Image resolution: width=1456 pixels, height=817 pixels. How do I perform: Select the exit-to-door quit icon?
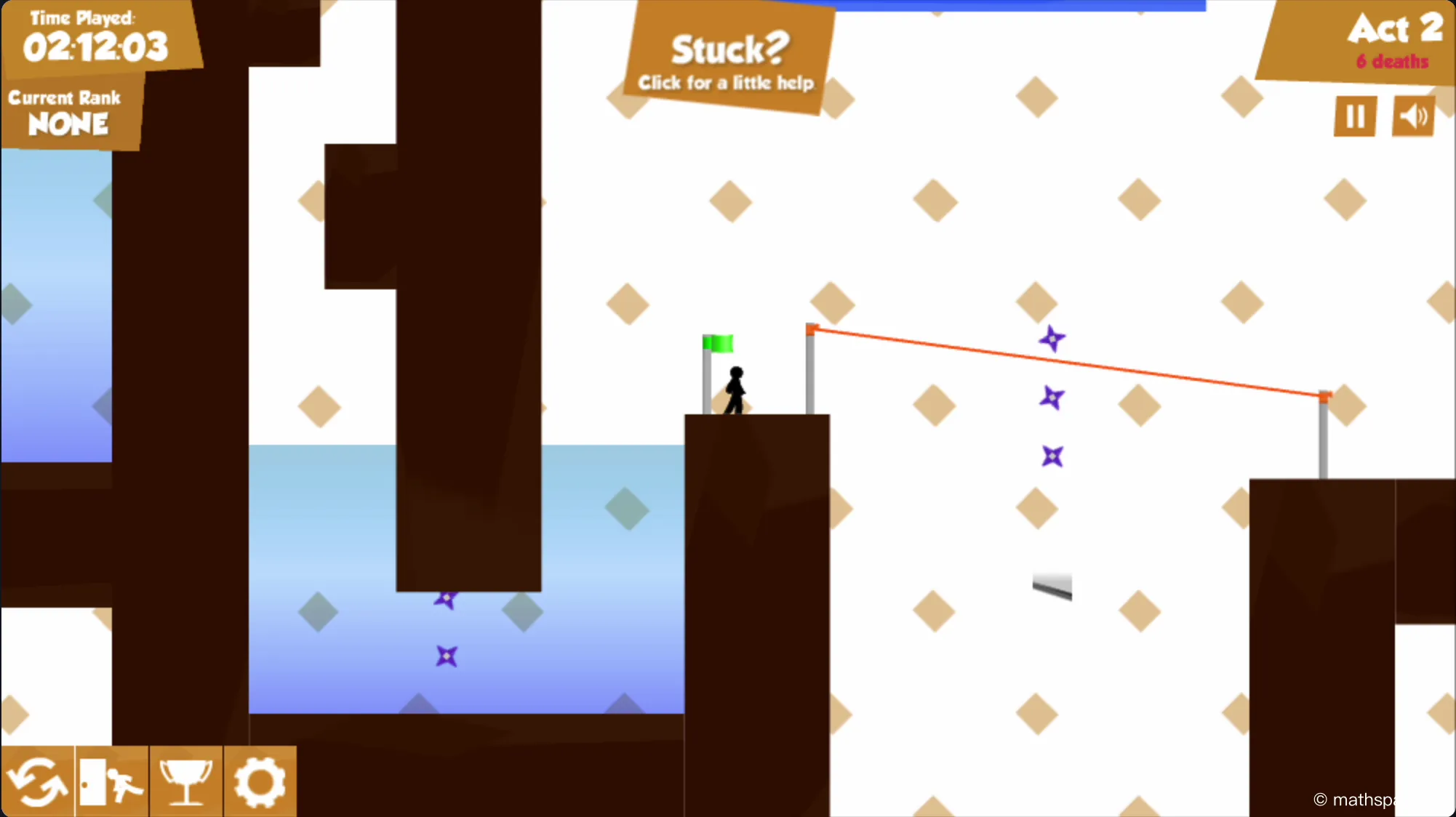(111, 781)
